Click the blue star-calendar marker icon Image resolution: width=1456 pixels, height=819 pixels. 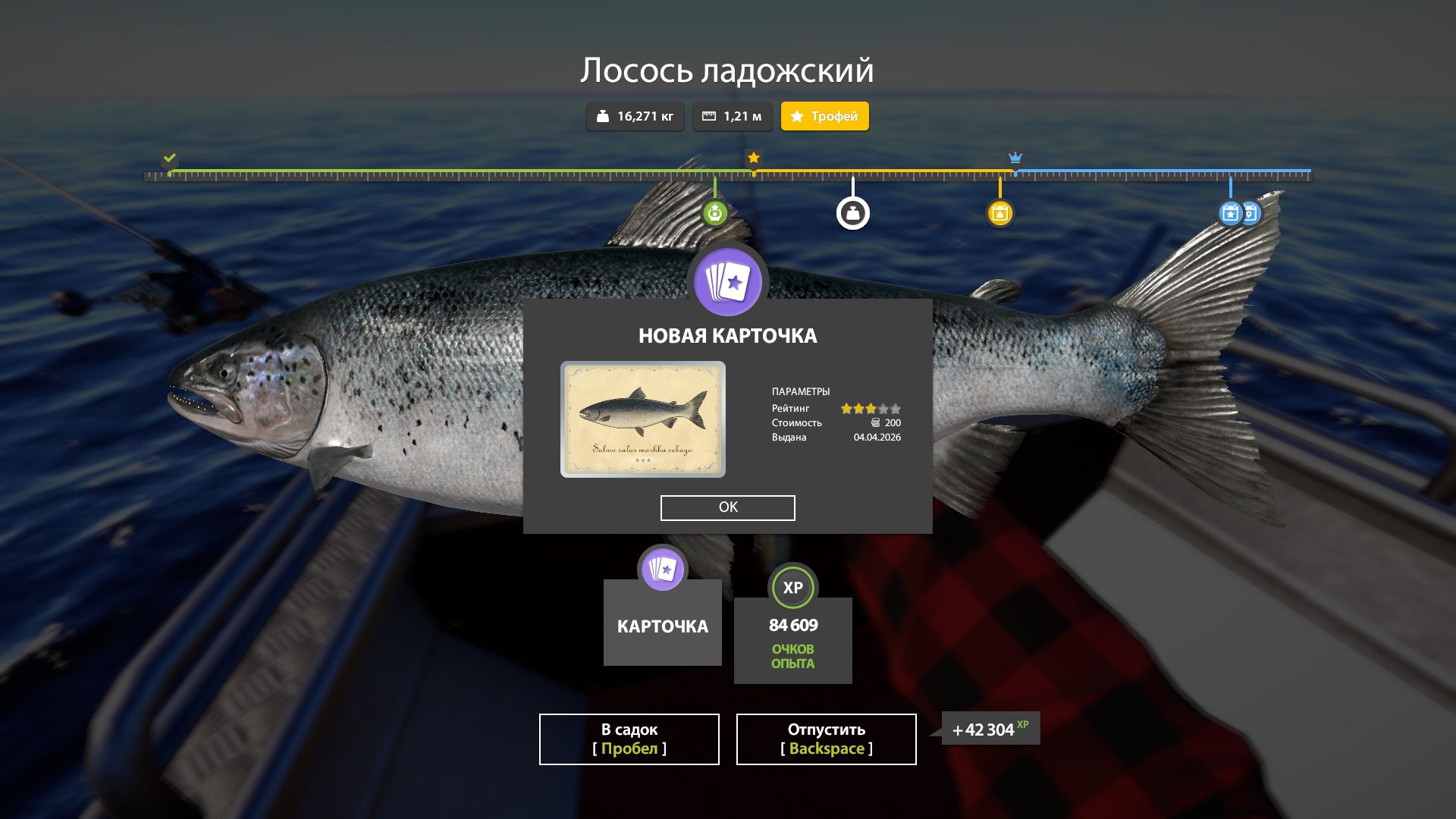pos(1229,215)
